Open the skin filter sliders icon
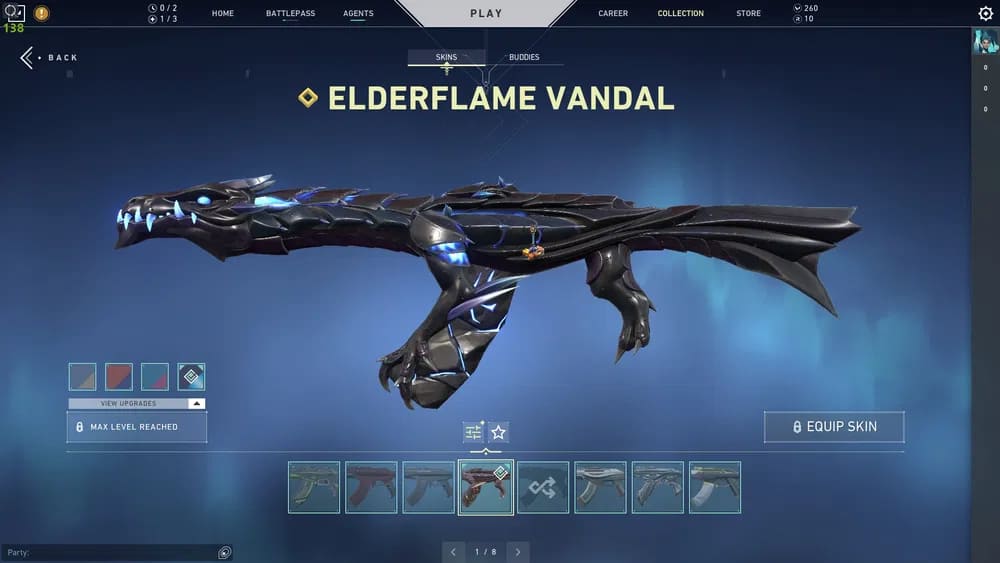Viewport: 1000px width, 563px height. (473, 432)
